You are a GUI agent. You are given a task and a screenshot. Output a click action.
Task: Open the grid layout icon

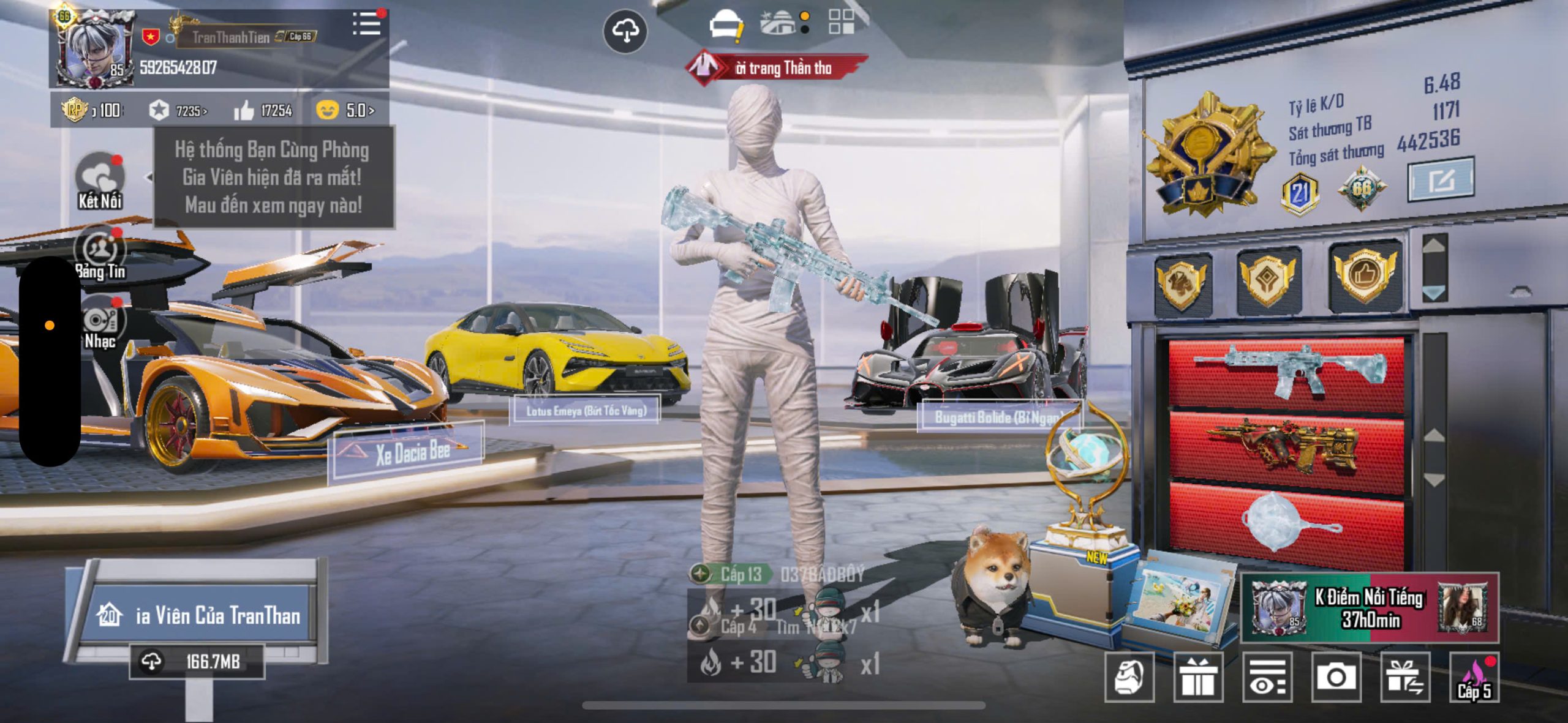841,21
